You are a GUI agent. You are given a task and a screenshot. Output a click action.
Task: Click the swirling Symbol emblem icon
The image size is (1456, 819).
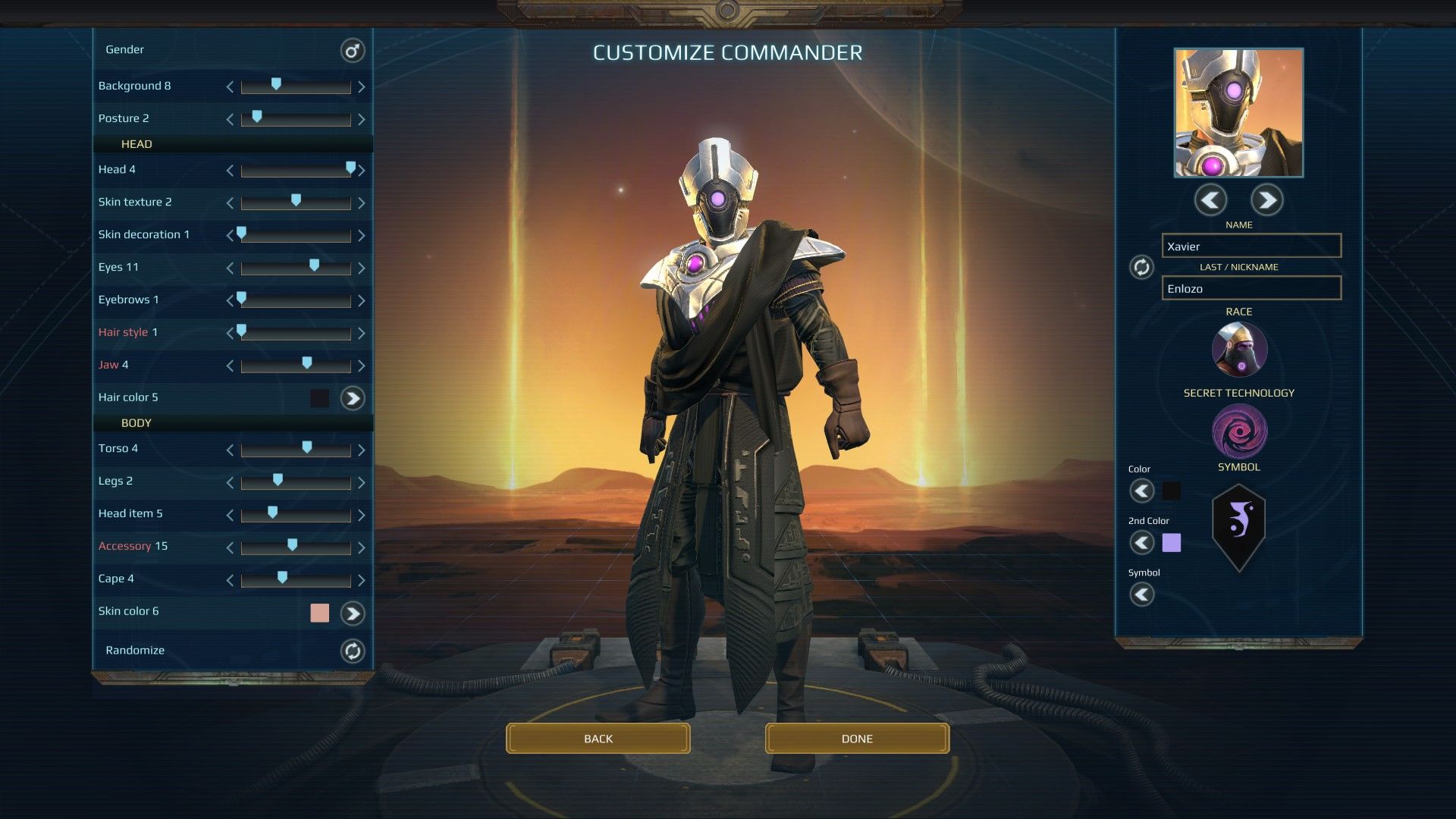coord(1239,432)
